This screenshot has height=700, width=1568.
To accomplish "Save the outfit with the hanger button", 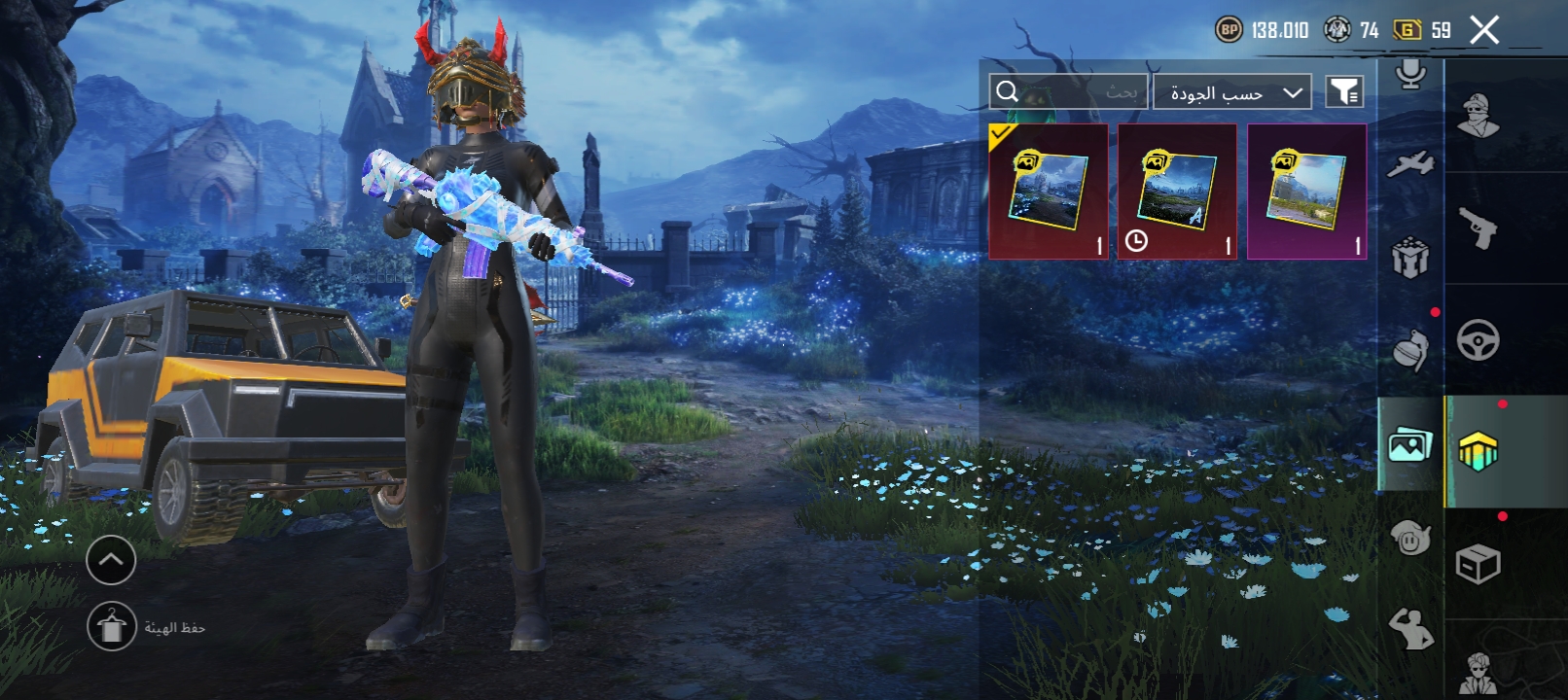I will [x=112, y=627].
